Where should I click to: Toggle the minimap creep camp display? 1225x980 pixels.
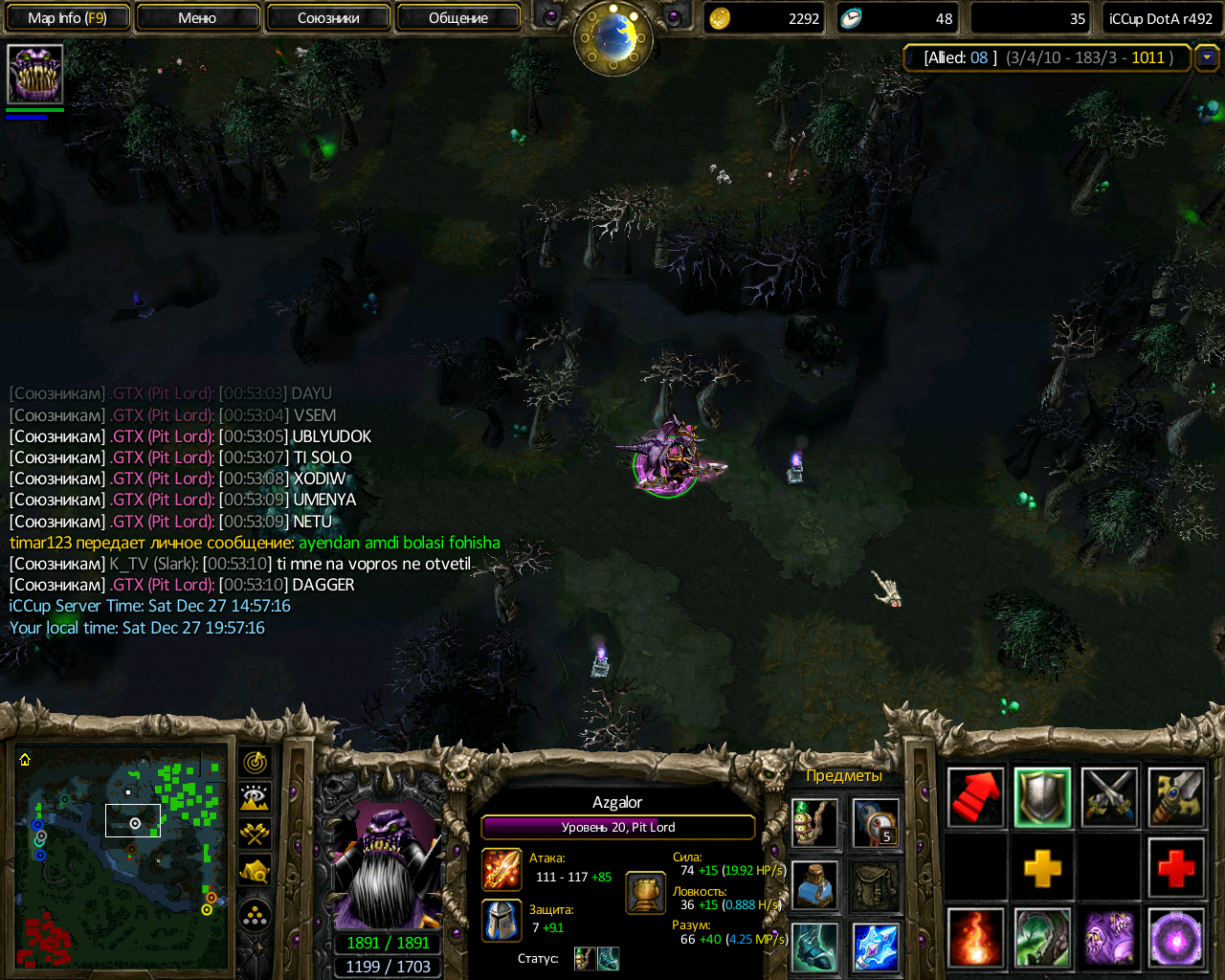coord(255,870)
